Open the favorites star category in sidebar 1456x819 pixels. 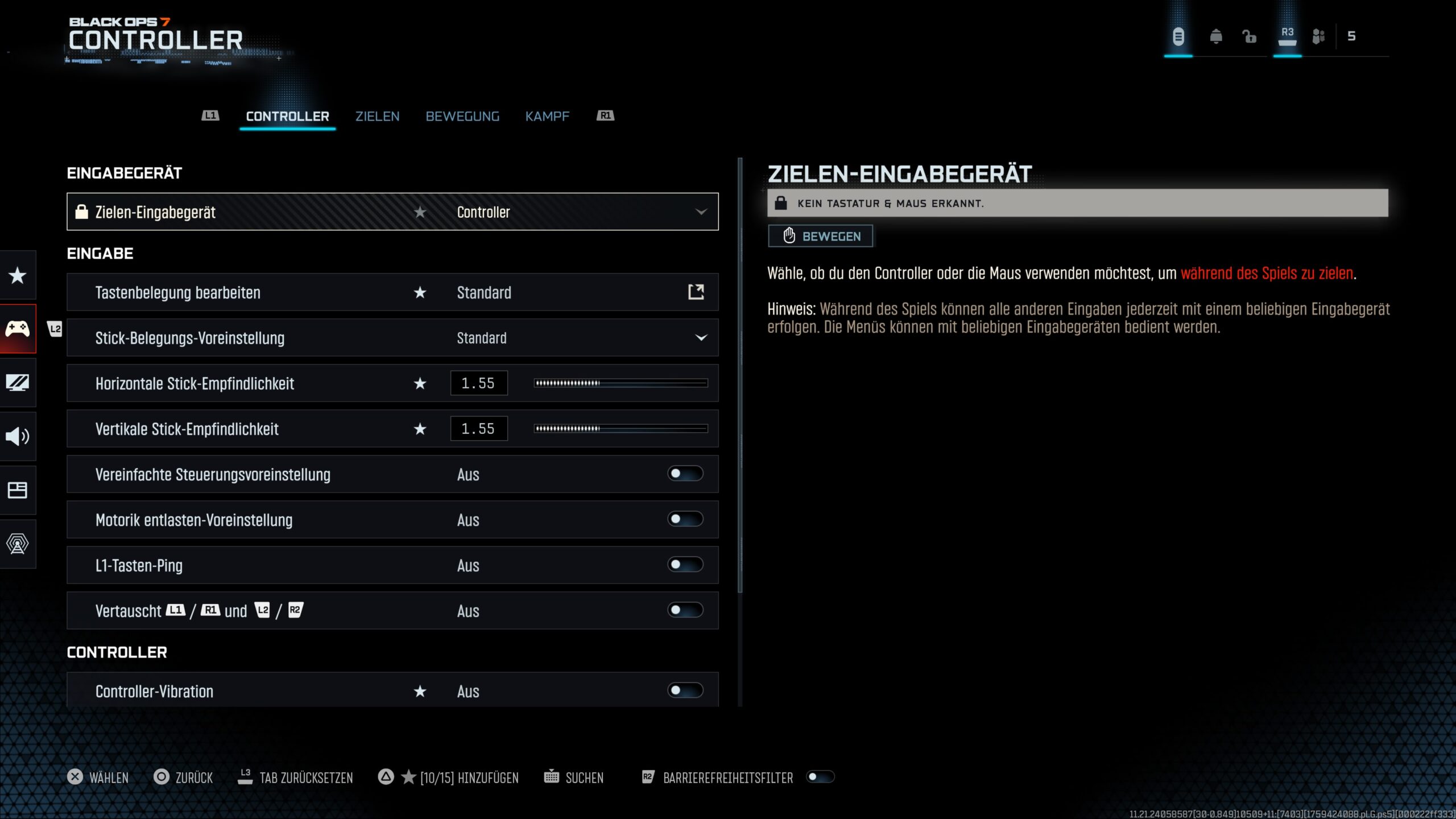(x=18, y=276)
